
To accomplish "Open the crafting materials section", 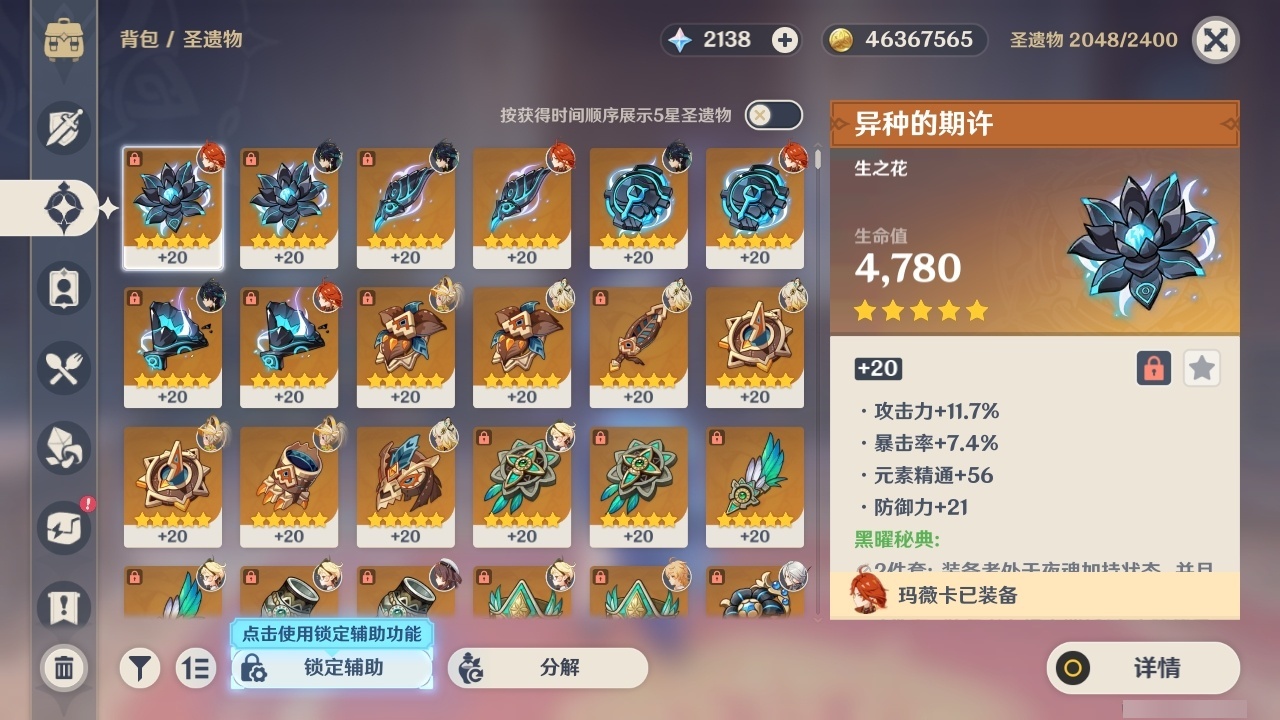I will point(63,449).
